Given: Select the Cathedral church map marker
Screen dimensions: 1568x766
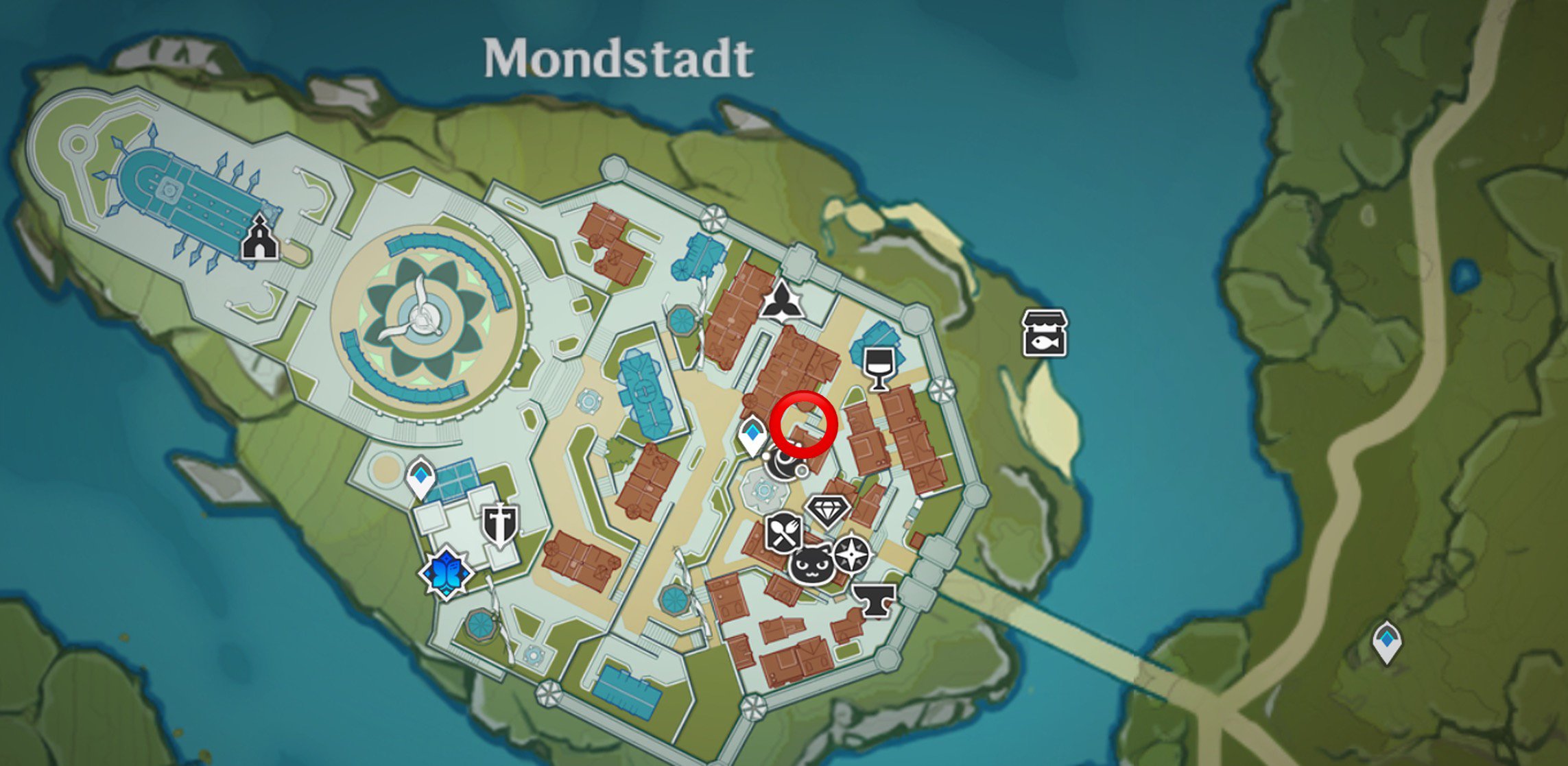Looking at the screenshot, I should [x=259, y=237].
